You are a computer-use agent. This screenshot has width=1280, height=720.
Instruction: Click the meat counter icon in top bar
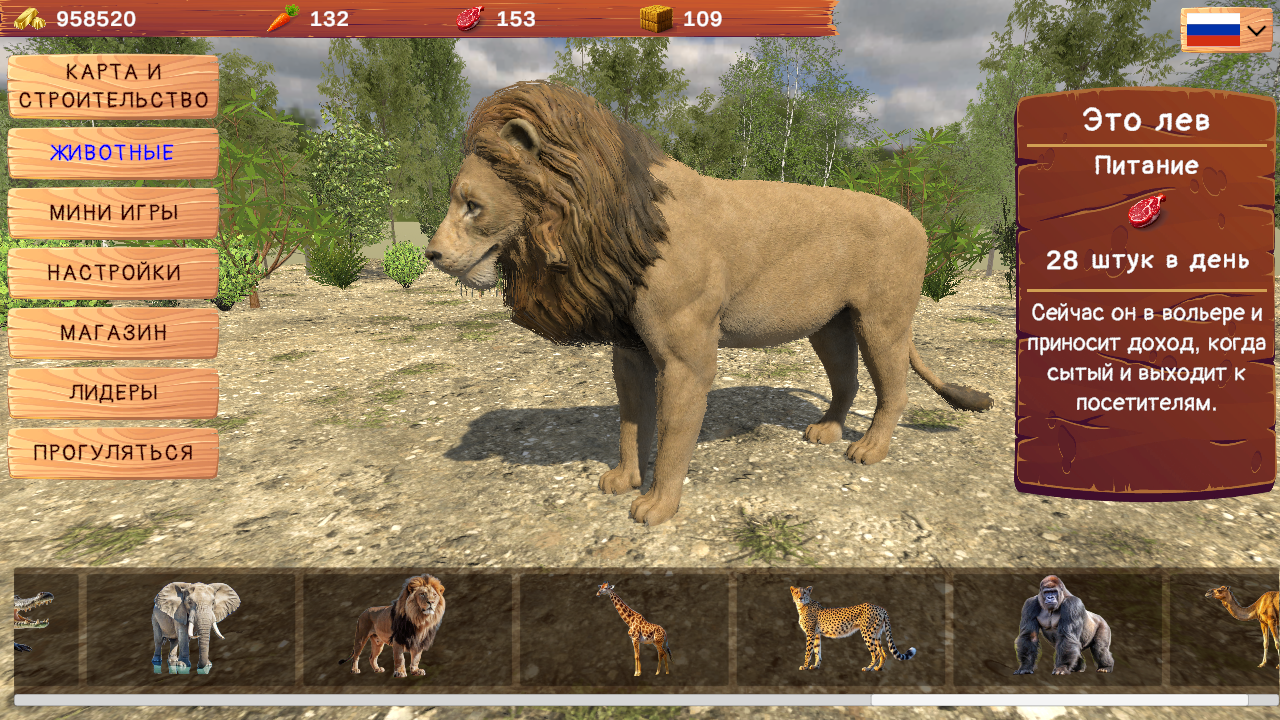tap(469, 17)
